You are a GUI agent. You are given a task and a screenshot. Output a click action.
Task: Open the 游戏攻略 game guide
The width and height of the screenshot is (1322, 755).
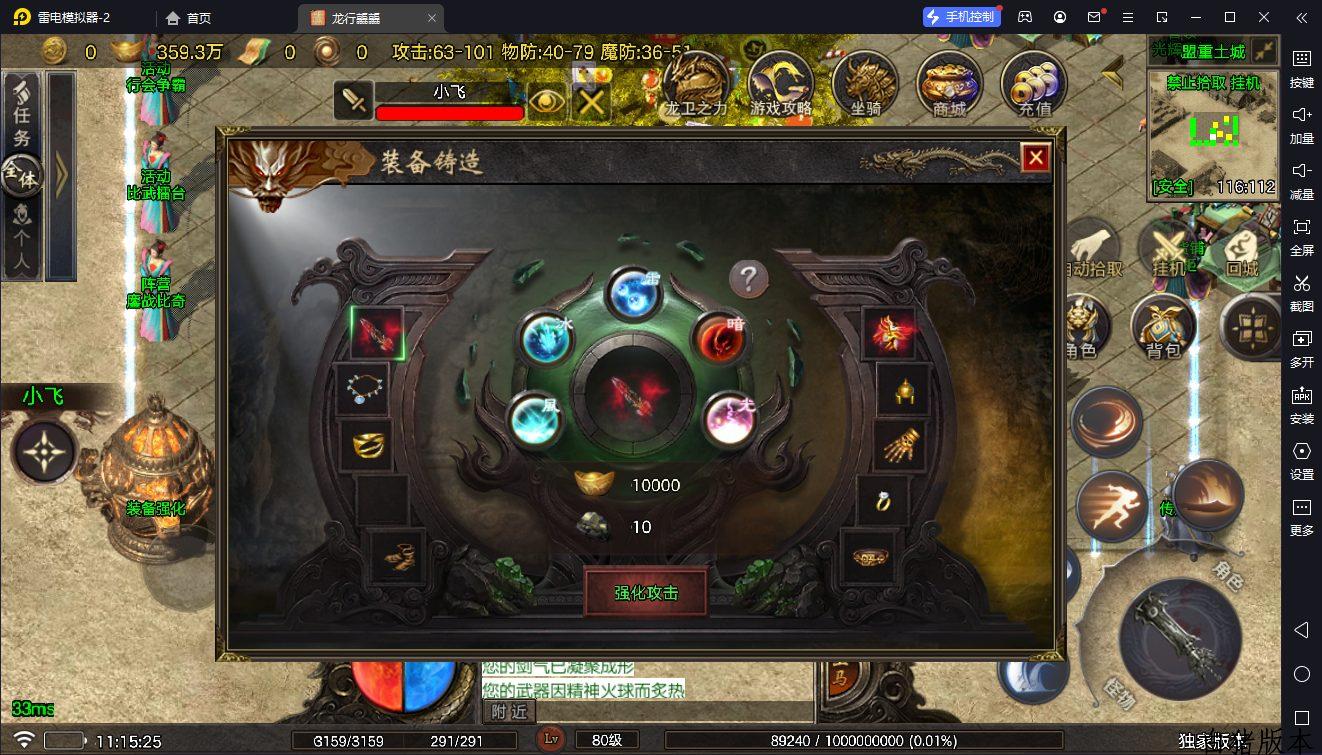pyautogui.click(x=781, y=85)
